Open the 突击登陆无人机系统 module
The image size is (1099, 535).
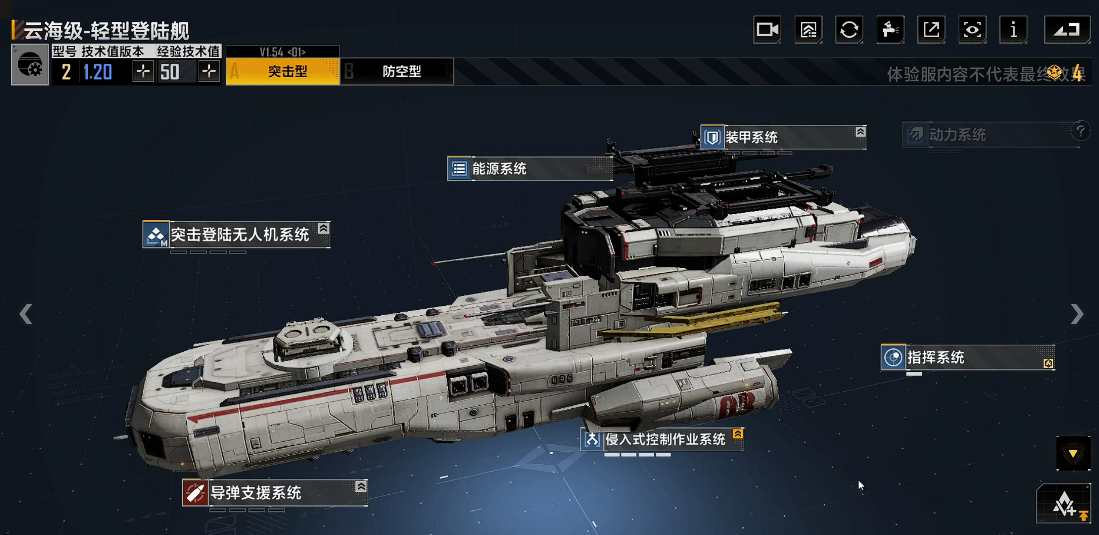(236, 235)
